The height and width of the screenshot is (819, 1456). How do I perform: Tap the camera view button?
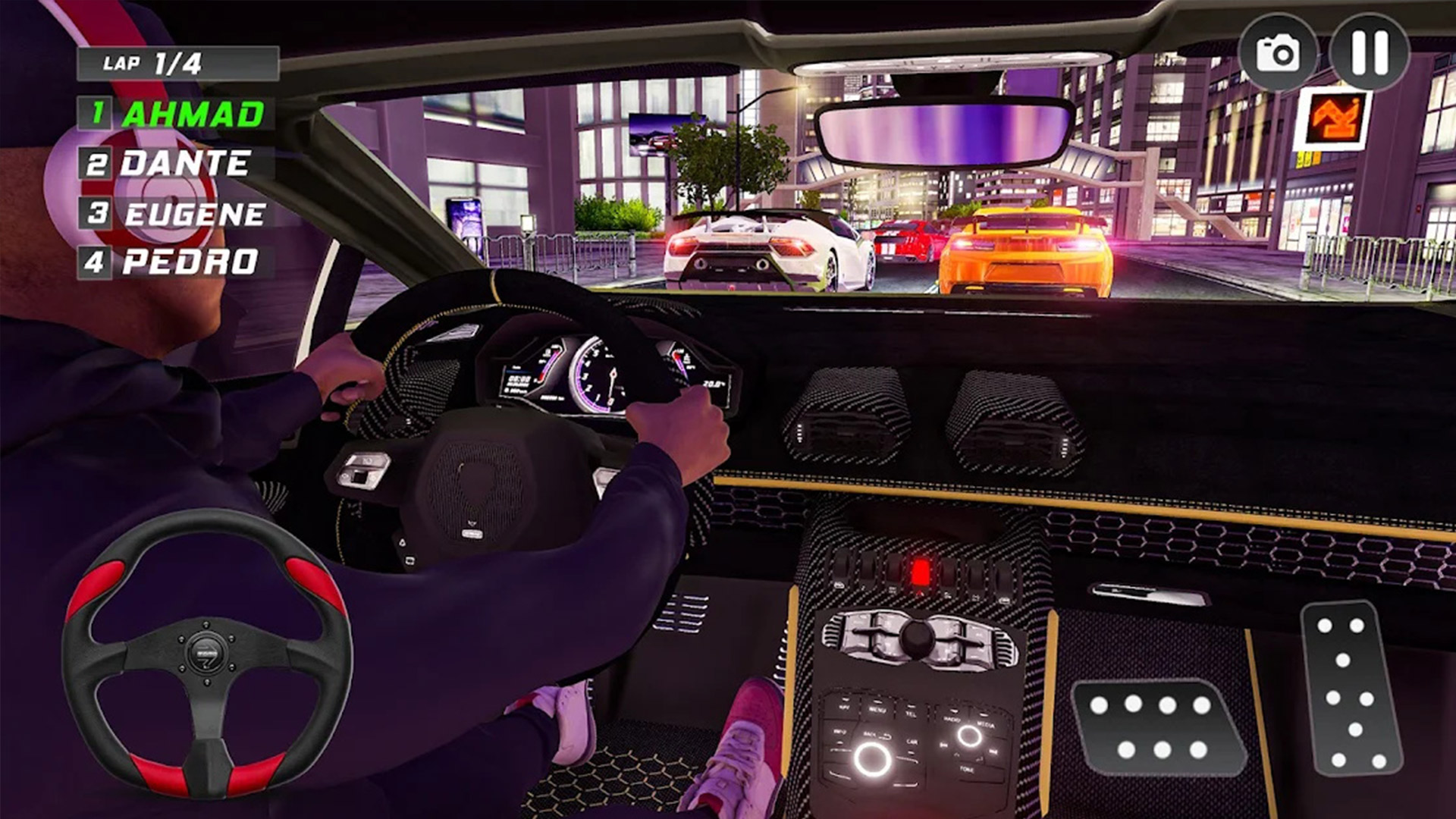tap(1278, 53)
